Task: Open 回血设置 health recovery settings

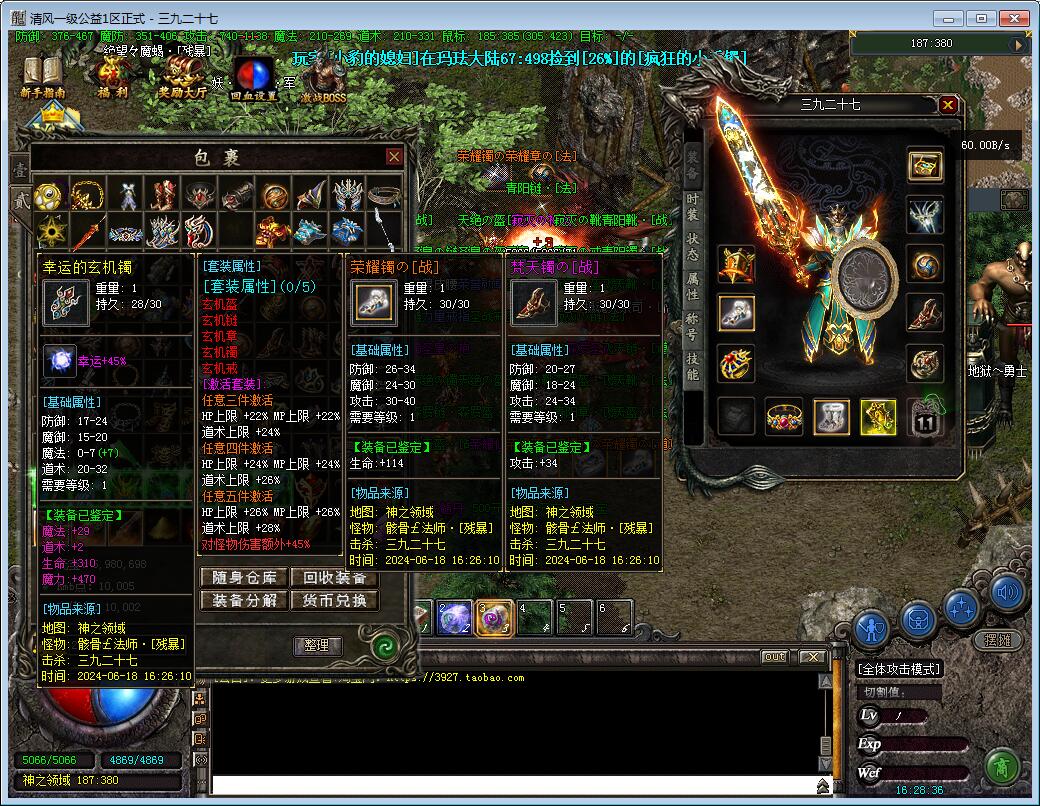Action: point(253,80)
